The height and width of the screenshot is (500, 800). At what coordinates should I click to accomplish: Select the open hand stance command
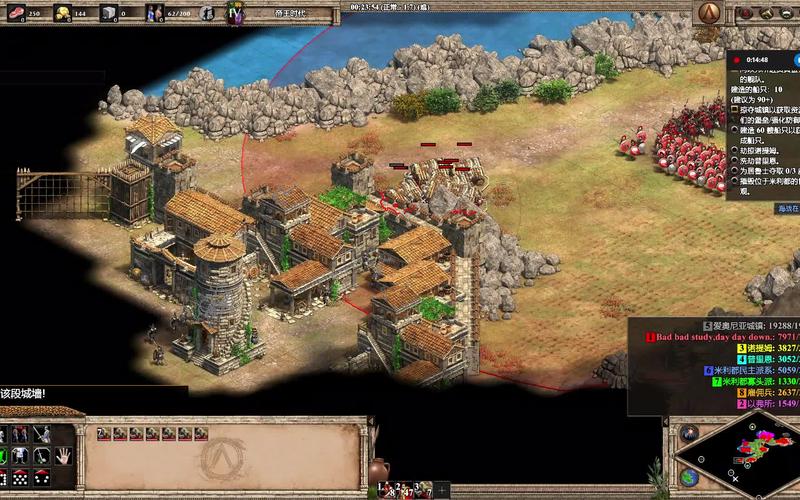click(64, 455)
